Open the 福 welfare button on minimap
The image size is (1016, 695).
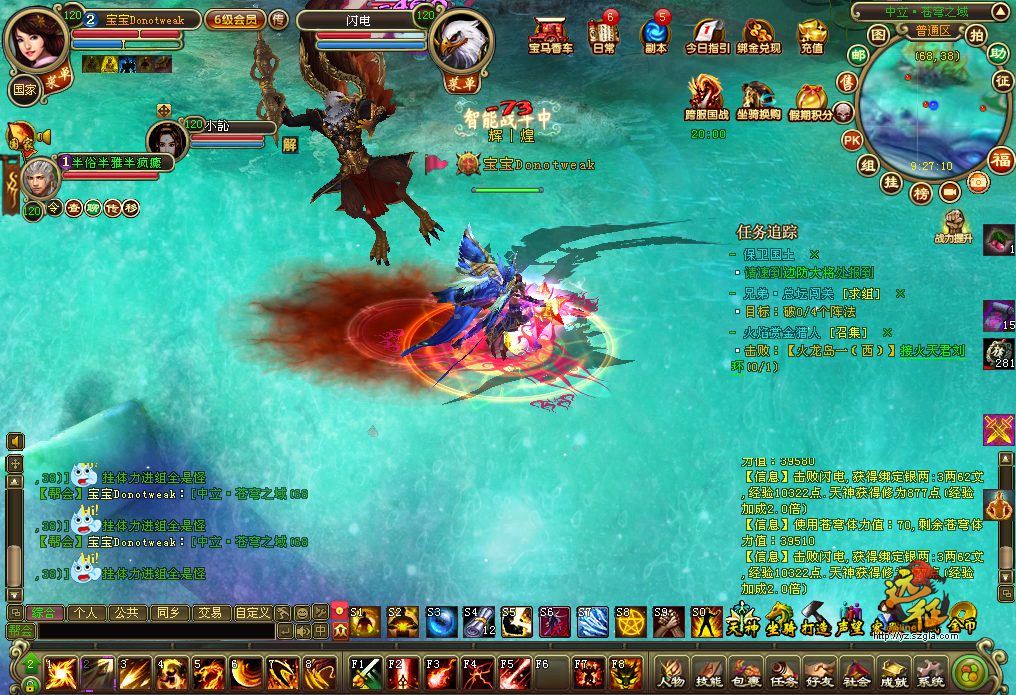1000,159
